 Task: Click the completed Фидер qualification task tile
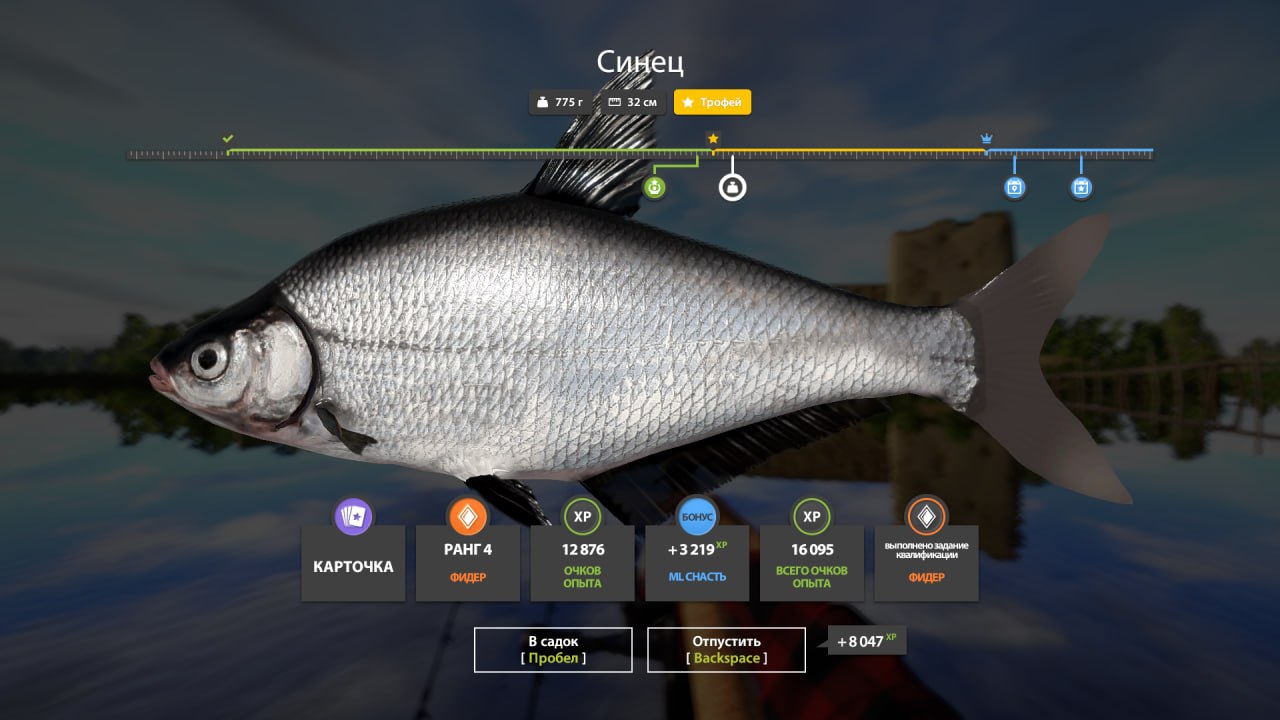[926, 561]
